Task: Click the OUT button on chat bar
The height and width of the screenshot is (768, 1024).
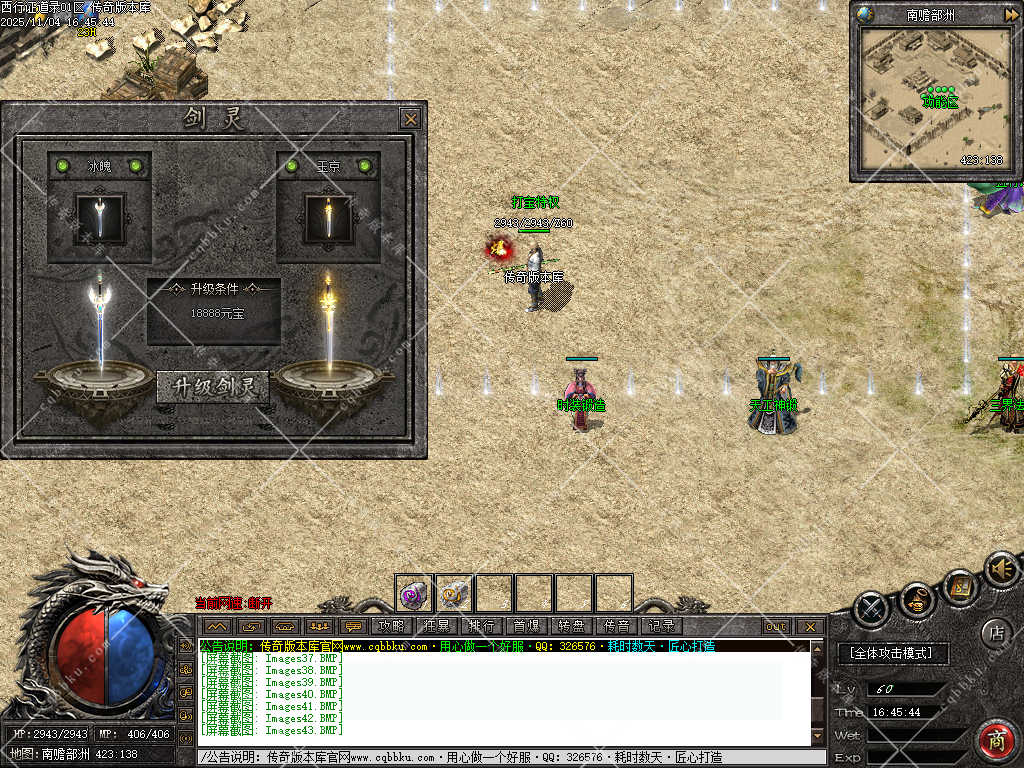Action: (776, 627)
